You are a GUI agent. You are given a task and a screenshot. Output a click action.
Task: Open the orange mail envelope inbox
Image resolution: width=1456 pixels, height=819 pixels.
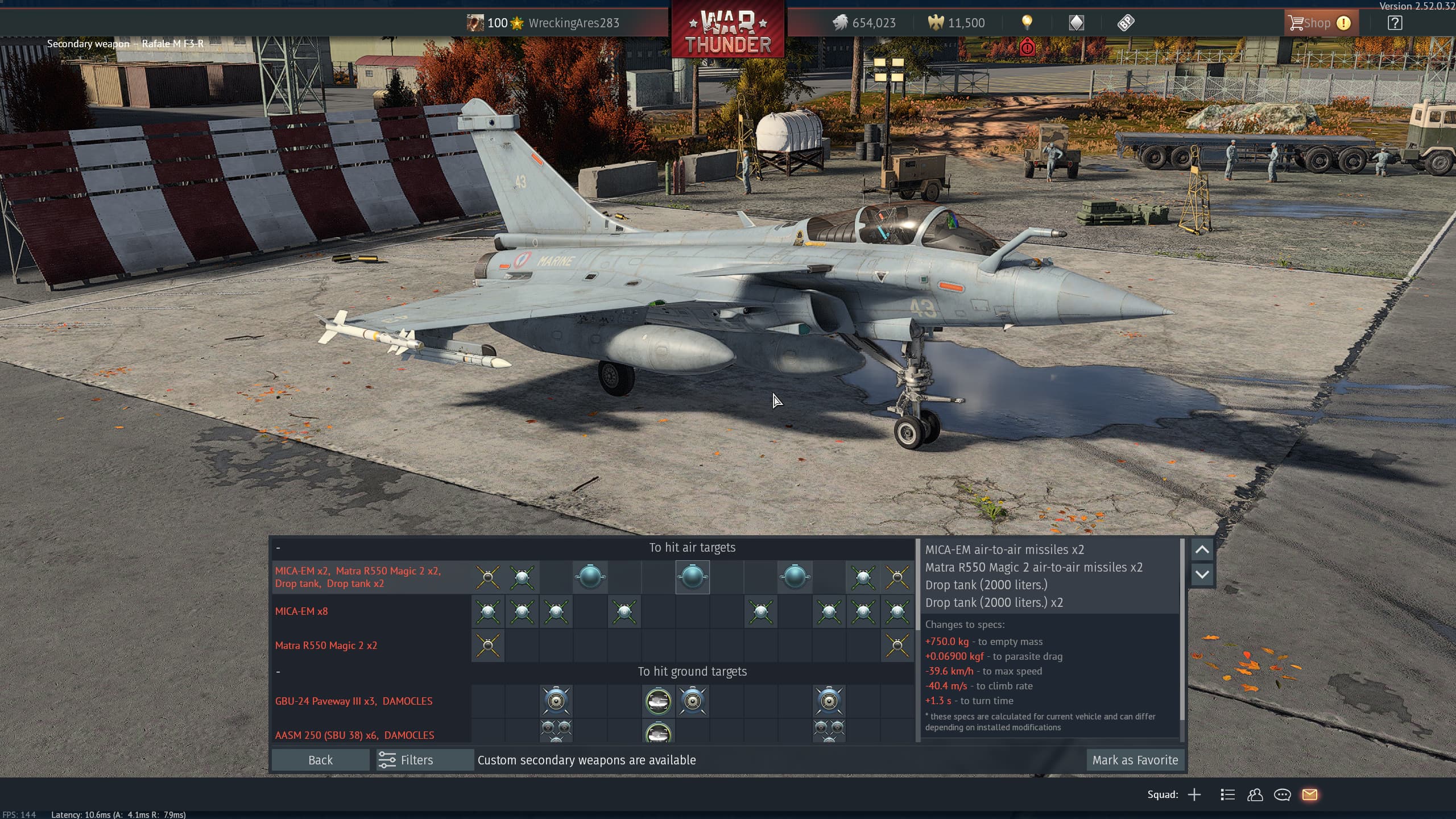point(1309,795)
